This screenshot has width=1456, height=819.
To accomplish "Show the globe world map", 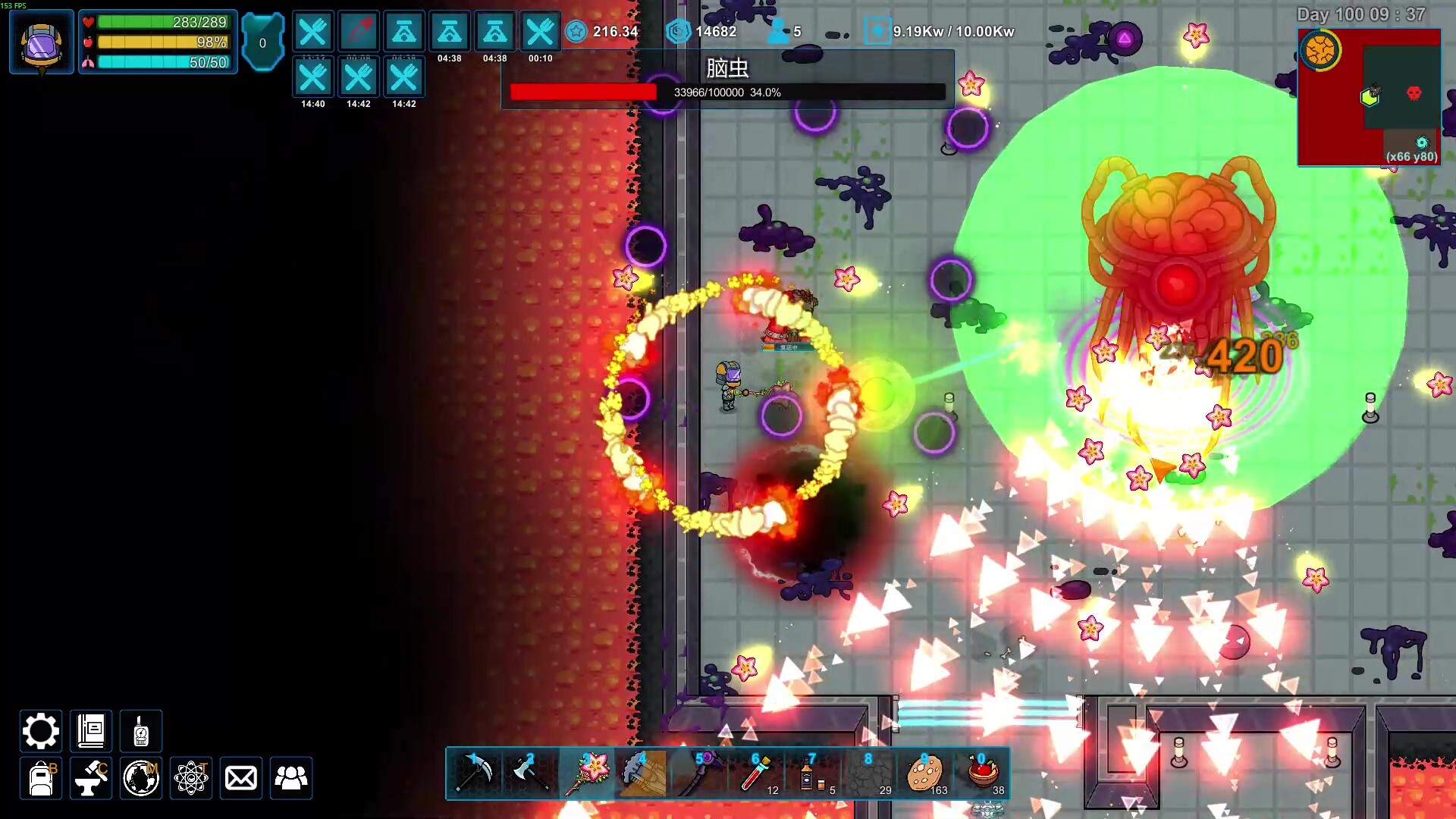I will pyautogui.click(x=141, y=778).
